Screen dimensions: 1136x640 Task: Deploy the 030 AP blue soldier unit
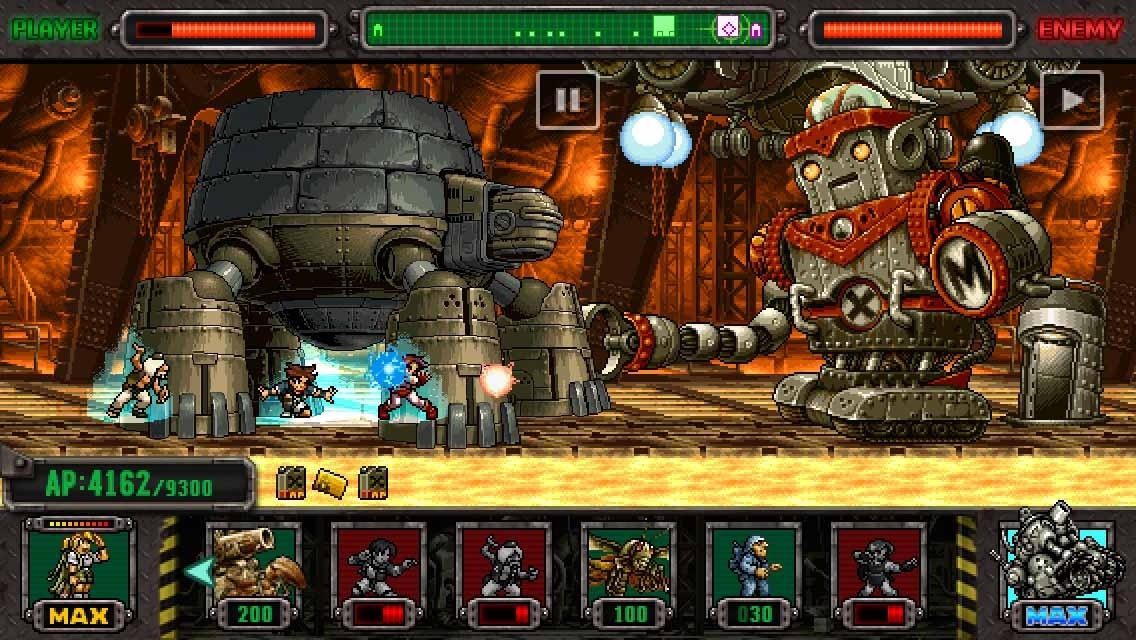coord(754,573)
